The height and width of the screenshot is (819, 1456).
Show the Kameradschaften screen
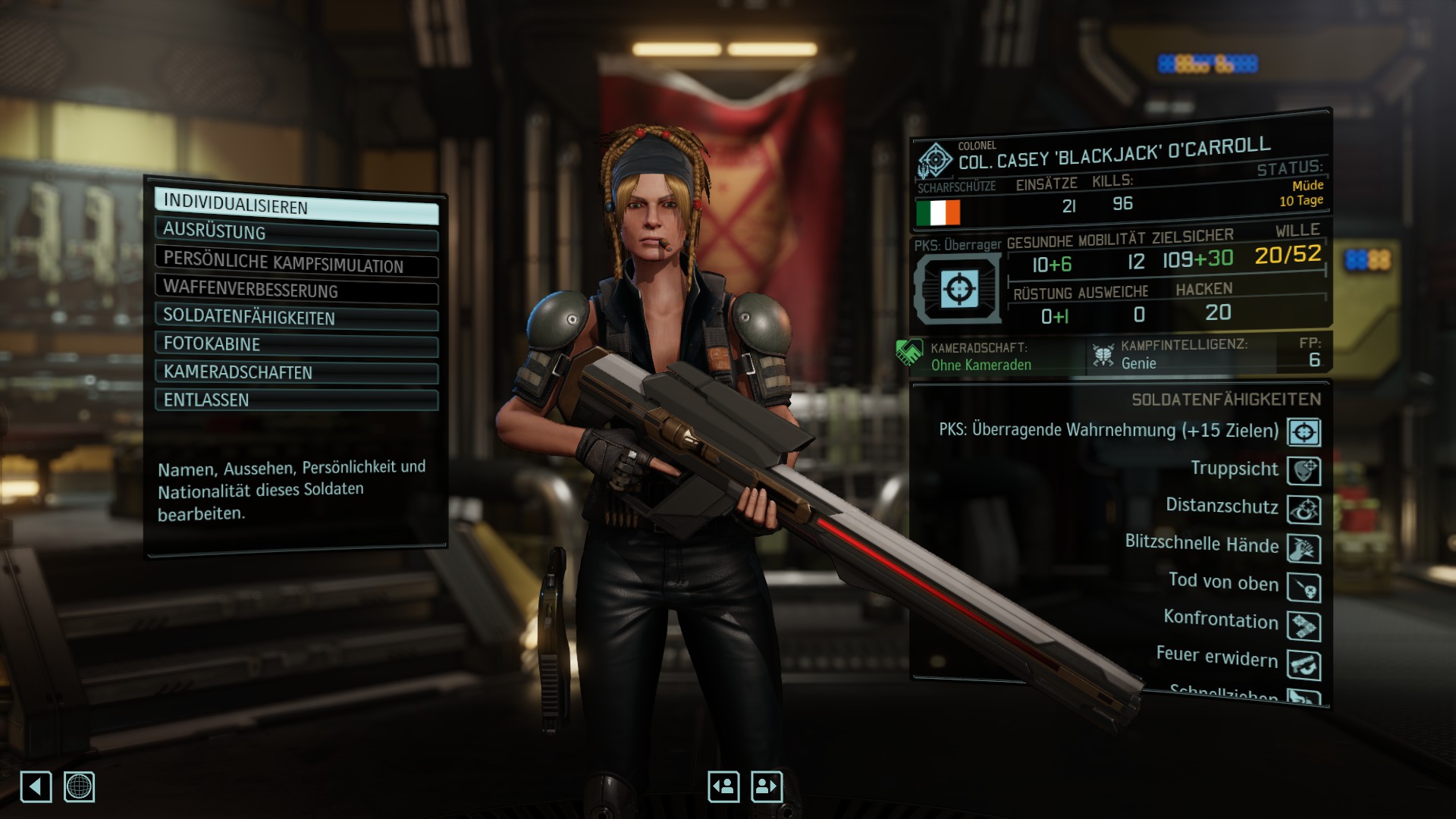click(x=296, y=372)
